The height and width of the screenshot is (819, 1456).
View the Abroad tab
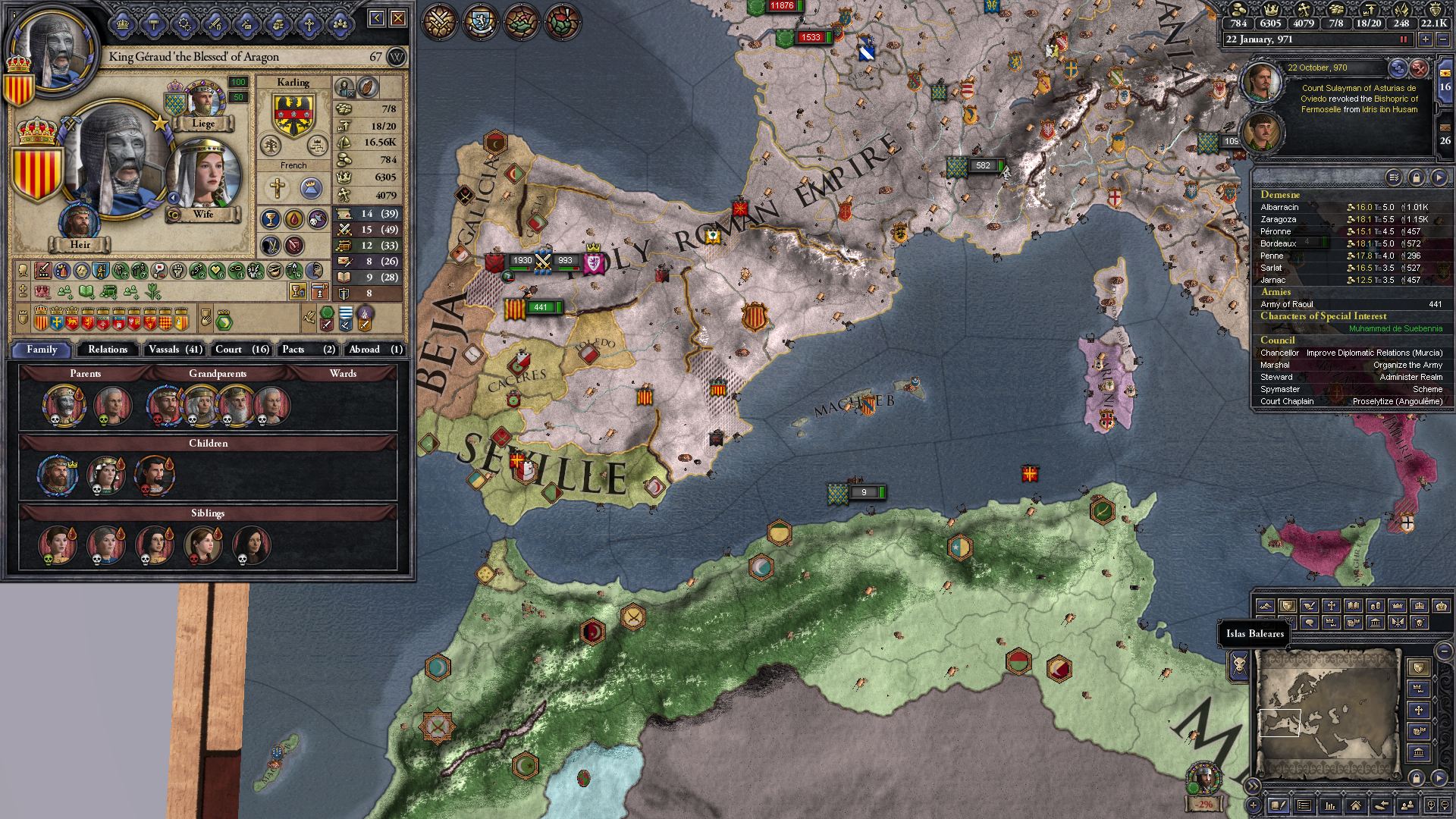pos(375,350)
